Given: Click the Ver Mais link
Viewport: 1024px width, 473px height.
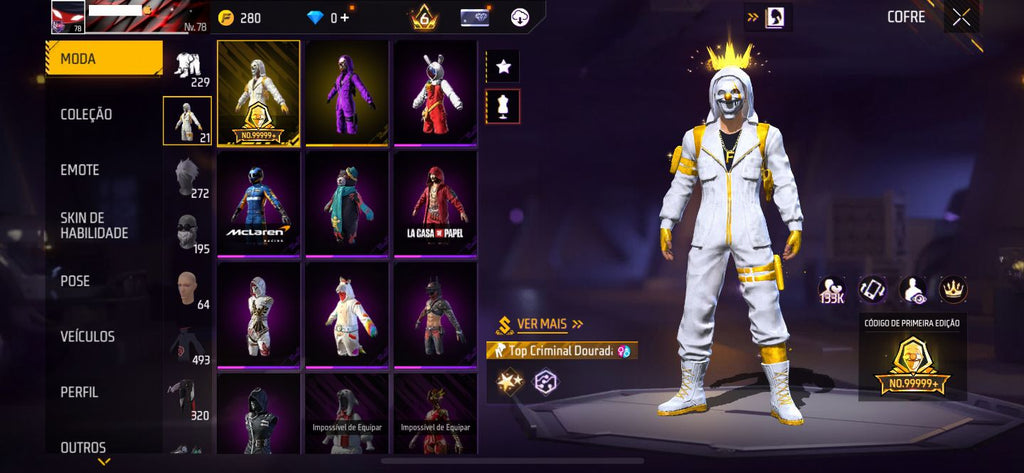Looking at the screenshot, I should tap(540, 324).
